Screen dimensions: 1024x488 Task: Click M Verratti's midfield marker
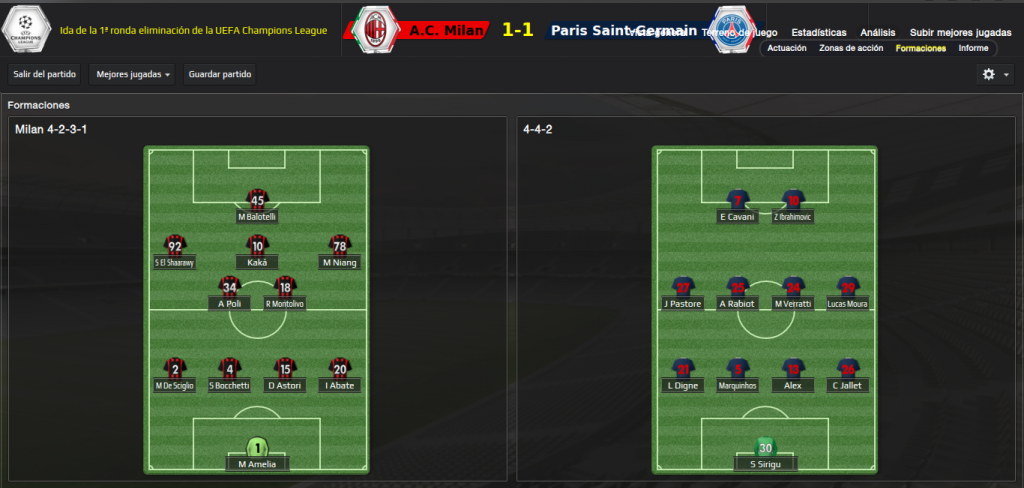[793, 288]
